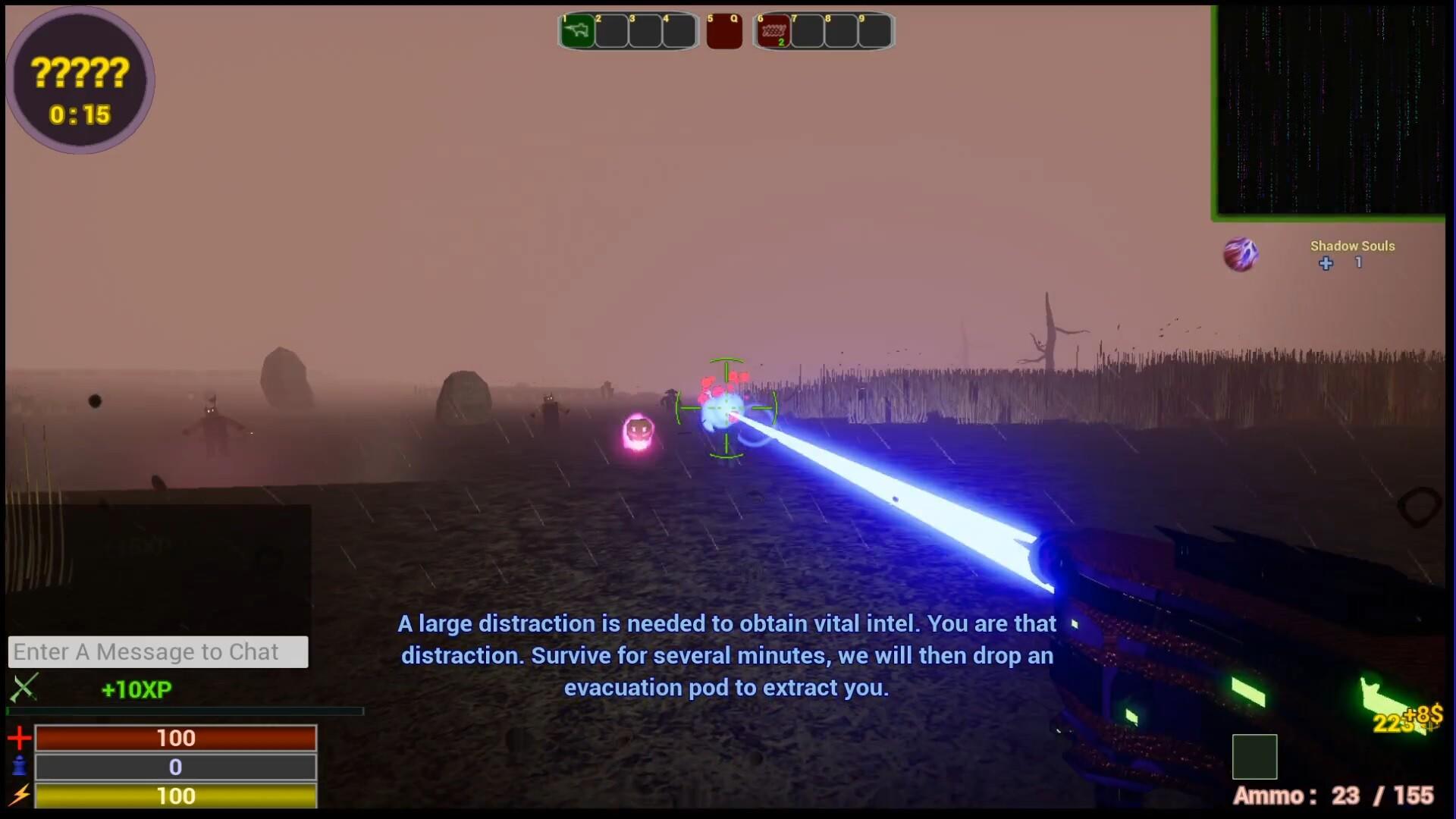Open the round timer showing 0:15

(79, 115)
